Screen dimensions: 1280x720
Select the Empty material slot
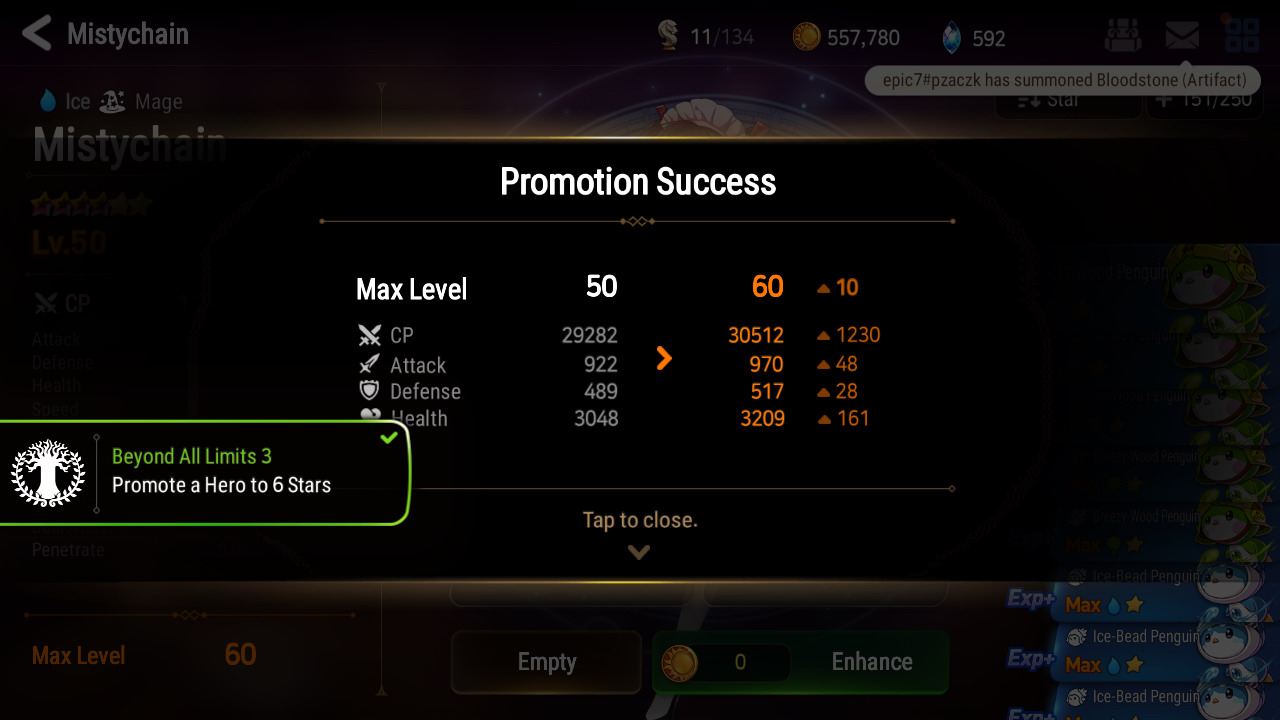pos(546,662)
